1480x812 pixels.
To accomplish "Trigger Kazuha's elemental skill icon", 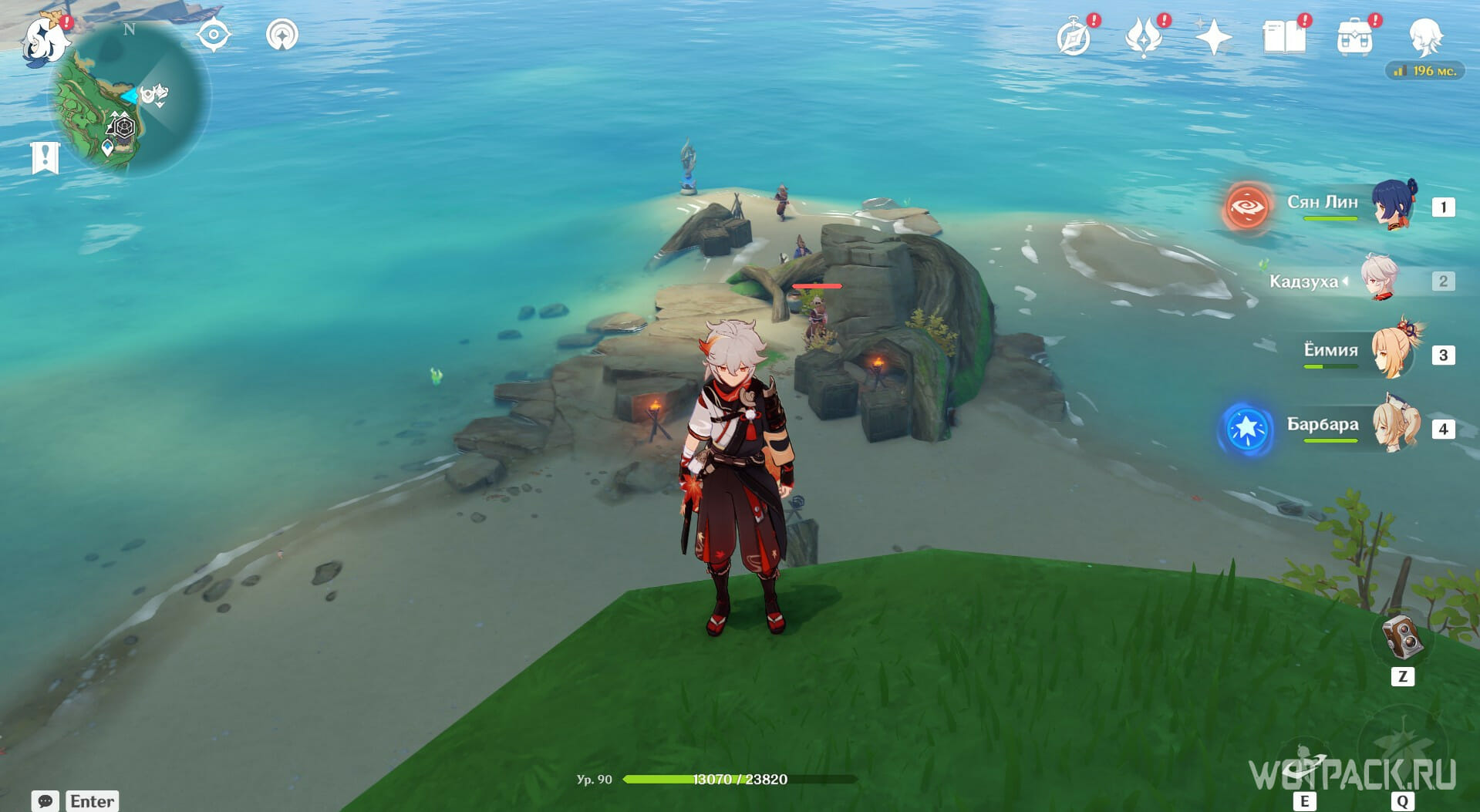I will coord(1303,763).
